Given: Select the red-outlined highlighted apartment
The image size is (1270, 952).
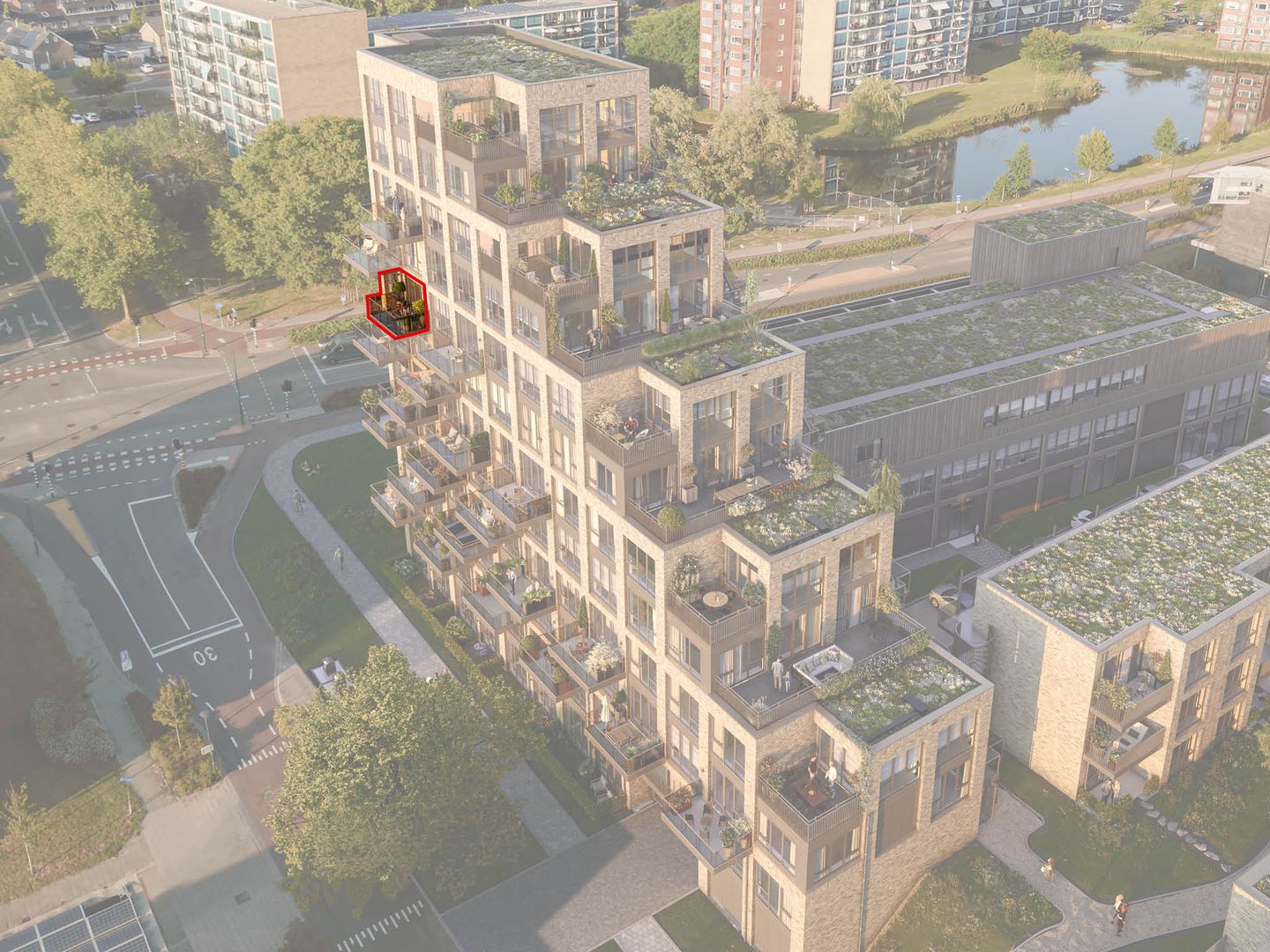Looking at the screenshot, I should 399,306.
